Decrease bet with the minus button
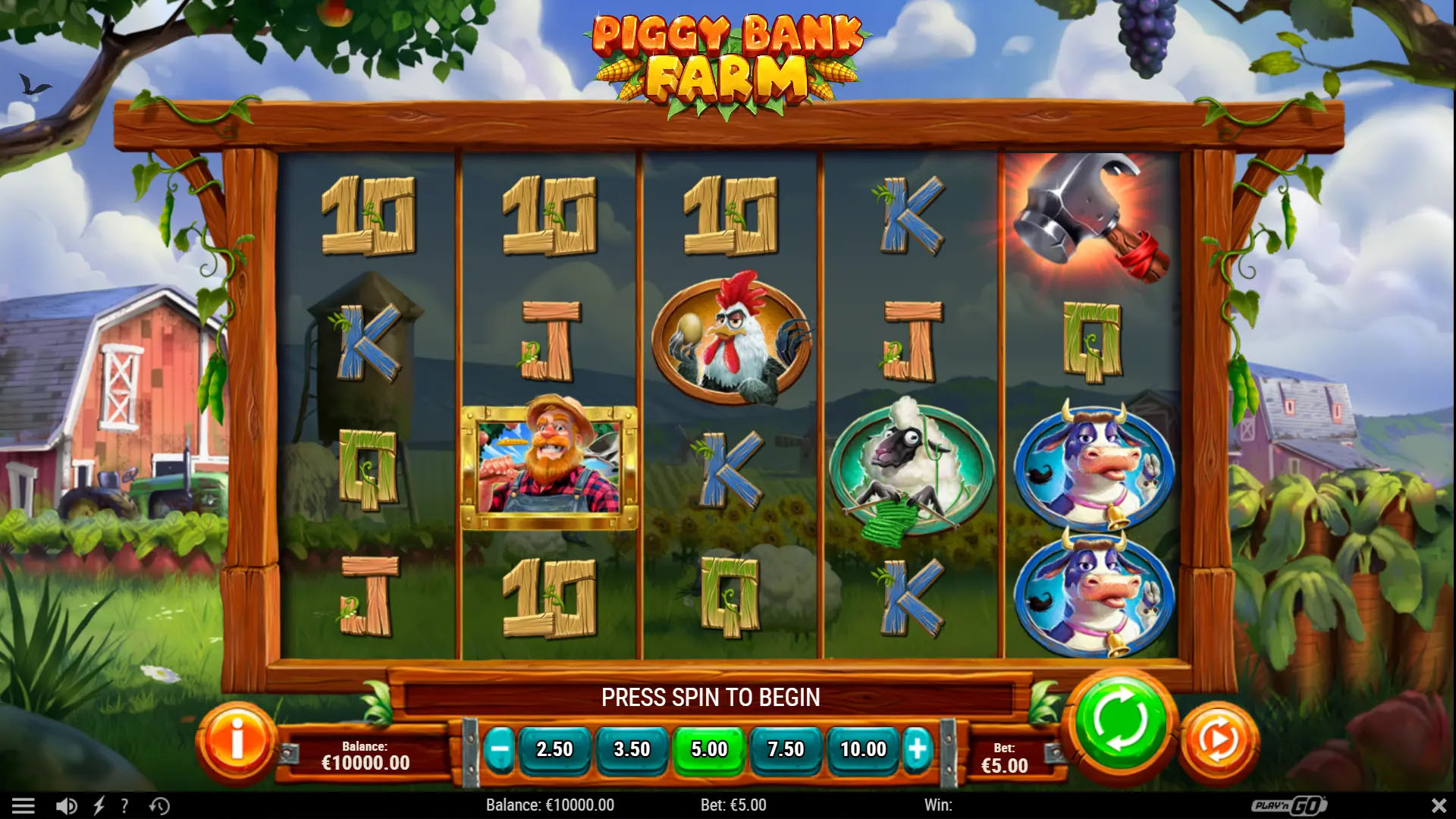Viewport: 1456px width, 819px height. (500, 749)
